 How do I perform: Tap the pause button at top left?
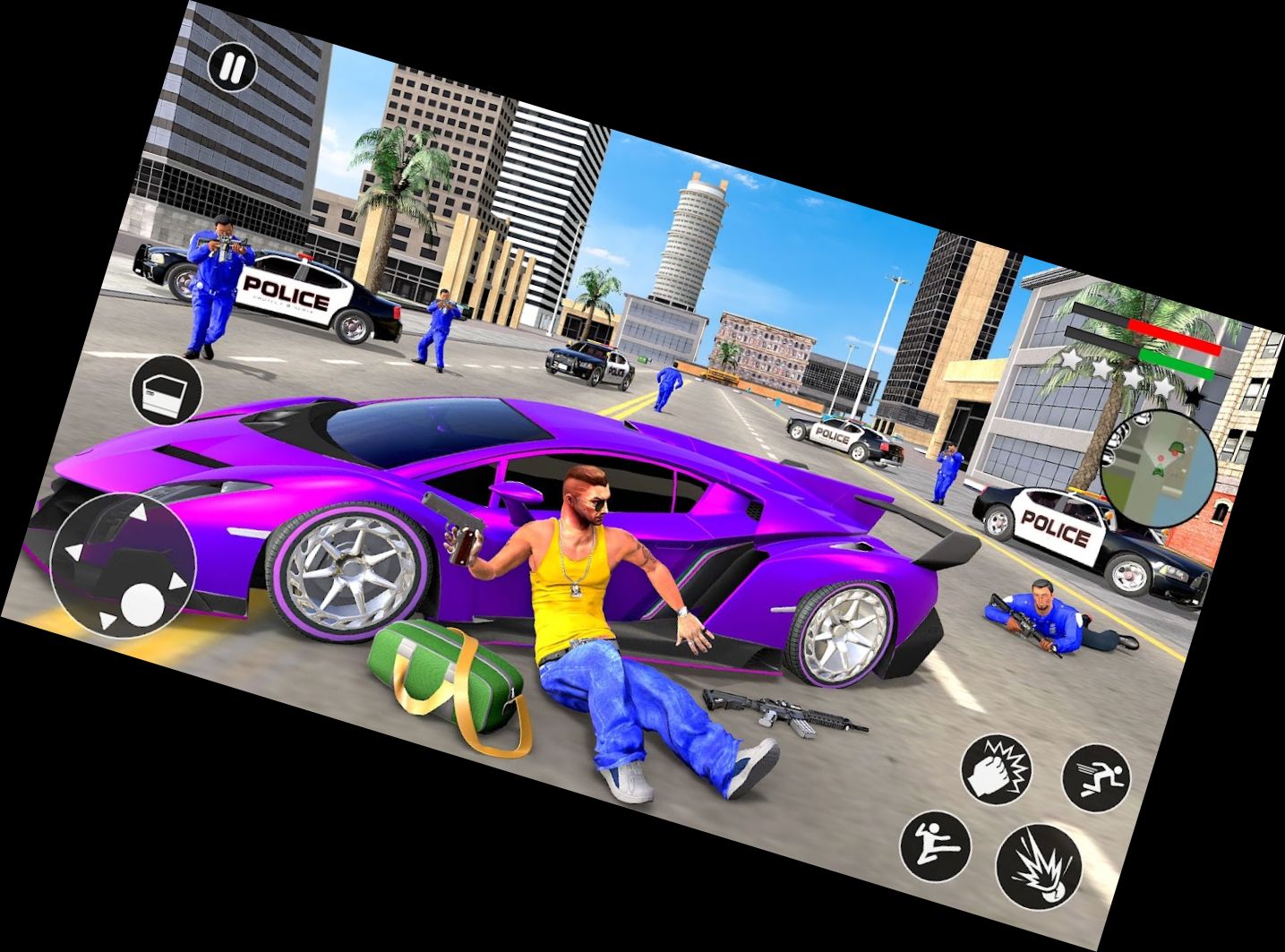[230, 68]
